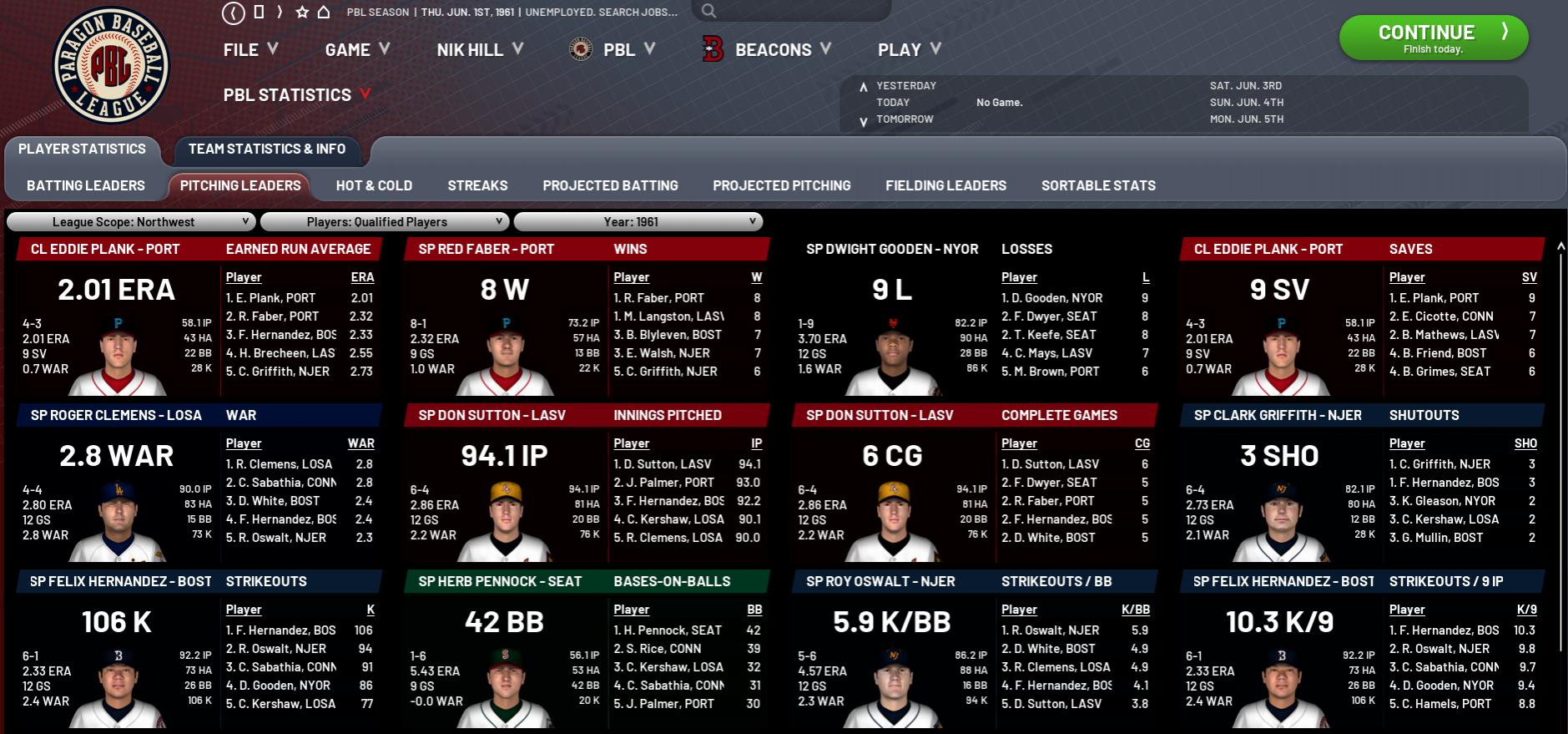Open the Game menu
The image size is (1568, 734).
(356, 50)
